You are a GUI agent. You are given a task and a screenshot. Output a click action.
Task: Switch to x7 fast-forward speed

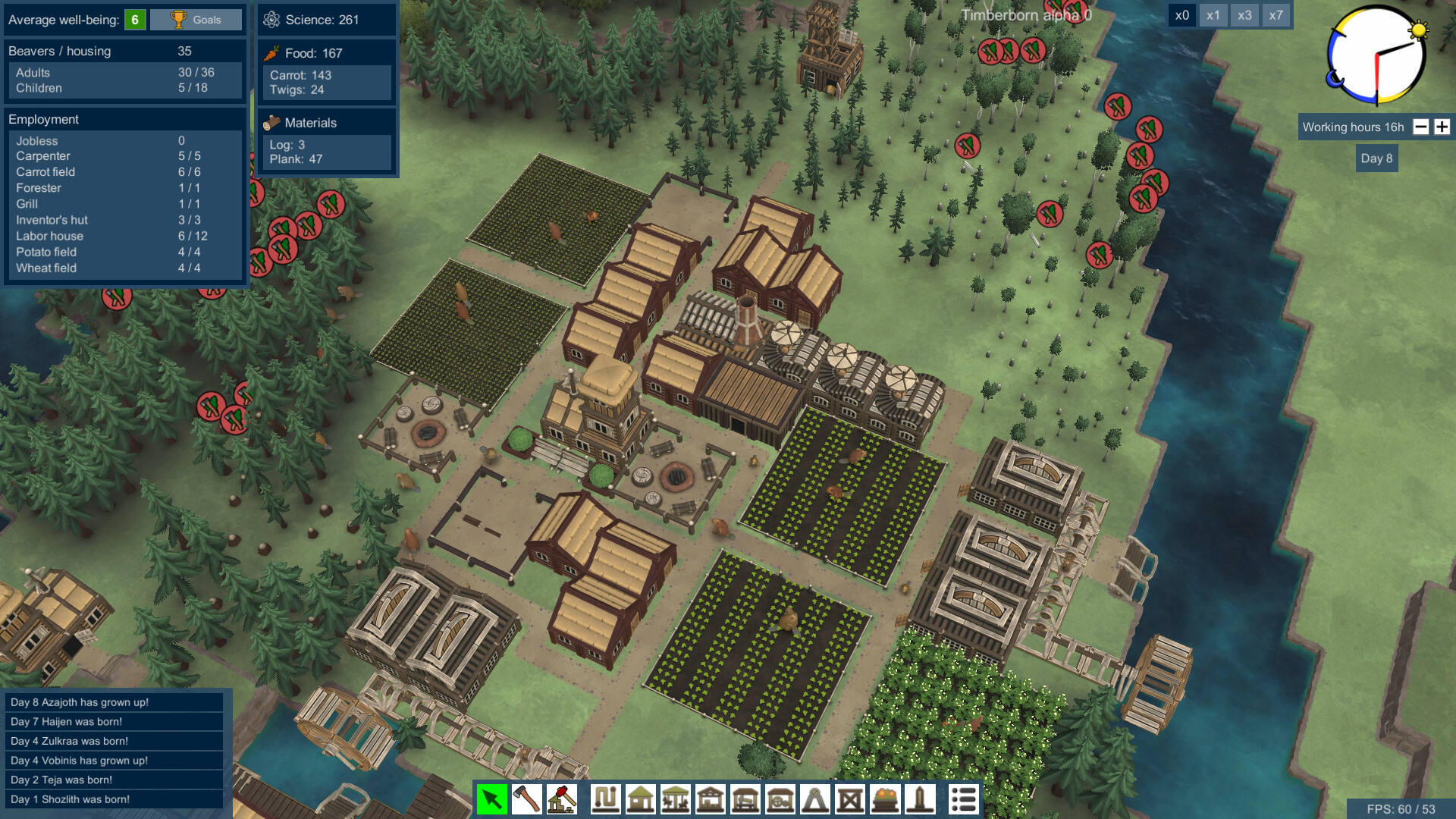pos(1276,15)
